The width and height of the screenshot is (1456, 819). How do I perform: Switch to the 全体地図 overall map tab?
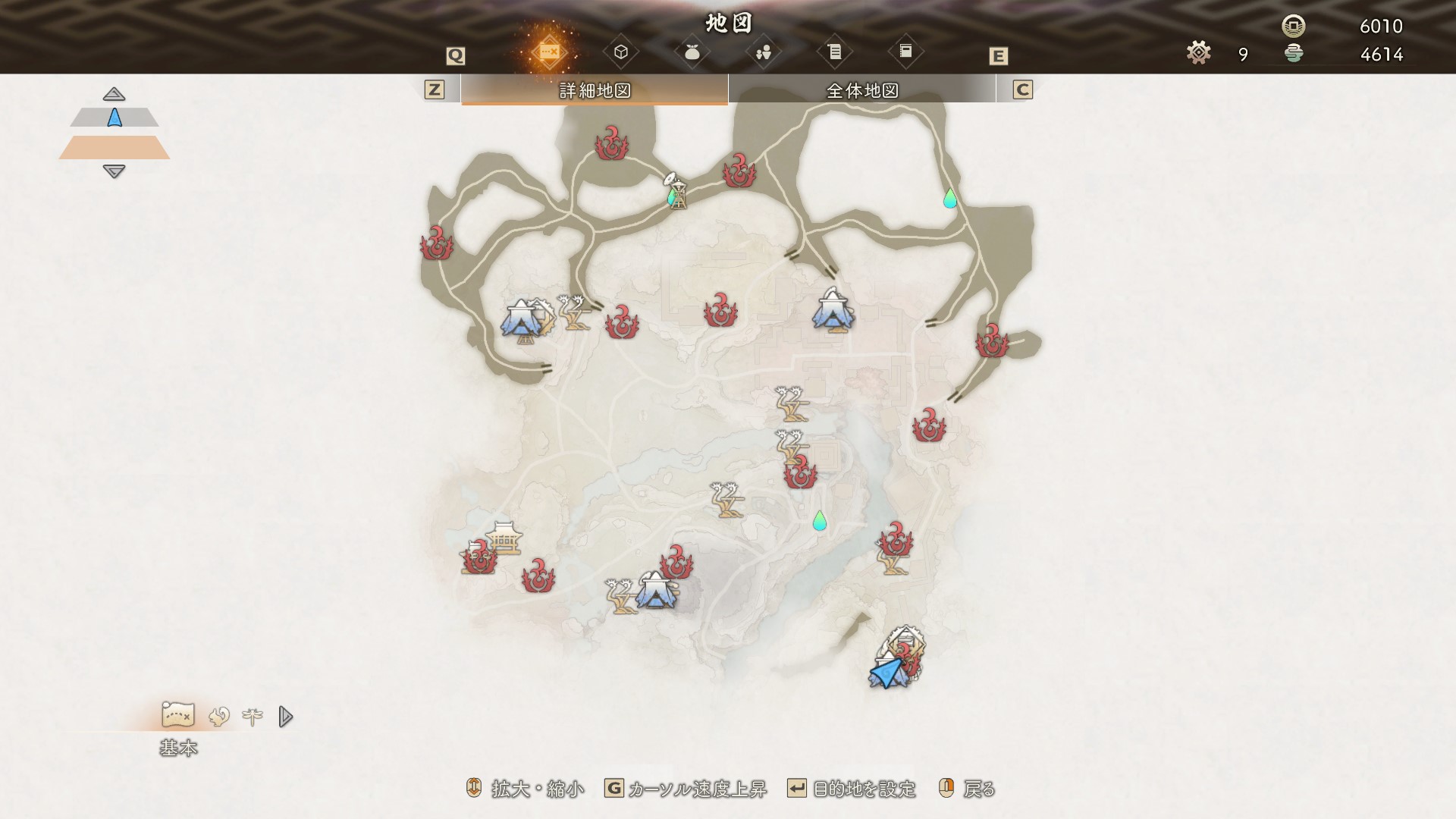tap(861, 90)
